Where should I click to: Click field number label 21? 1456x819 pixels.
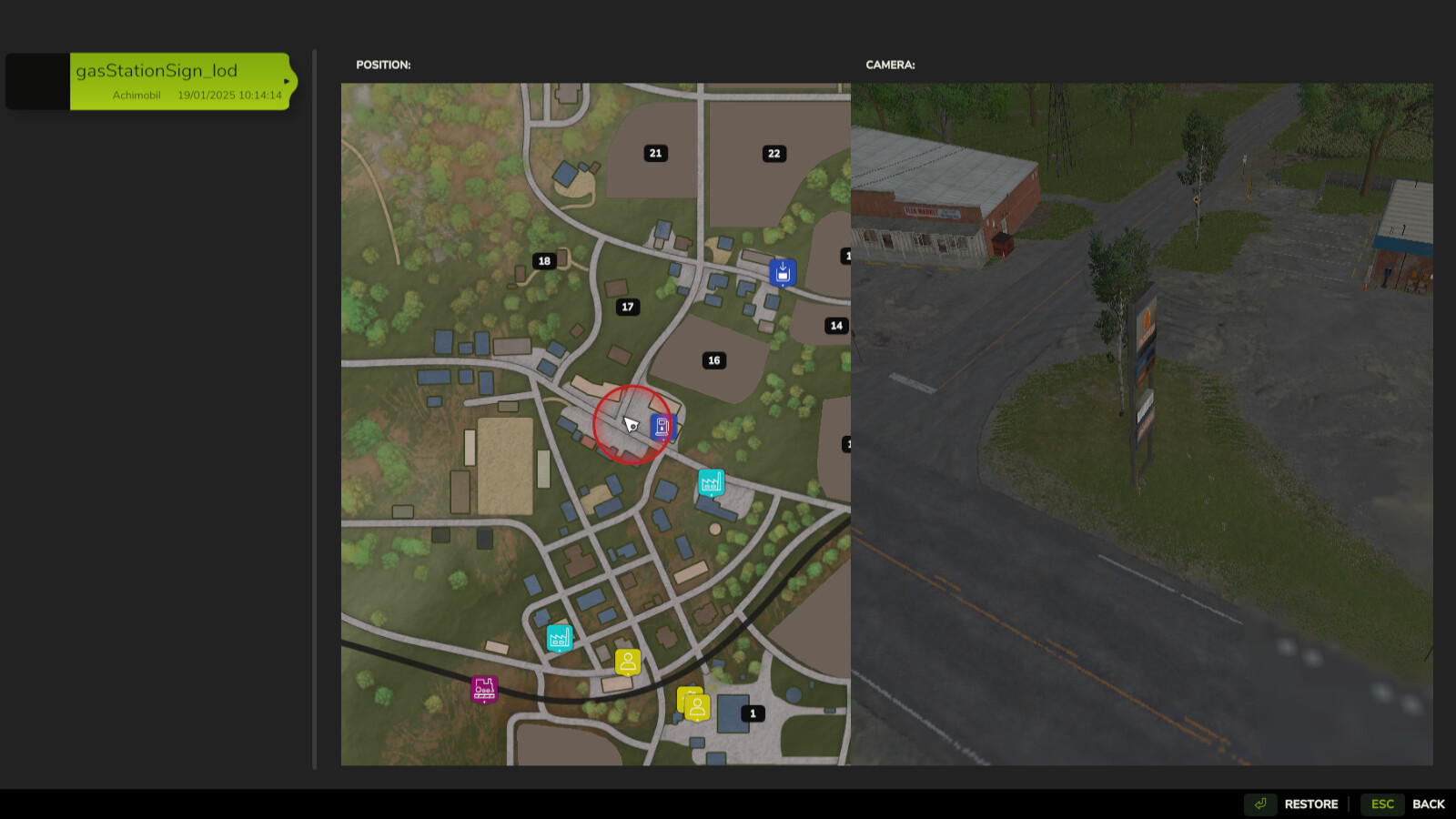pyautogui.click(x=654, y=153)
